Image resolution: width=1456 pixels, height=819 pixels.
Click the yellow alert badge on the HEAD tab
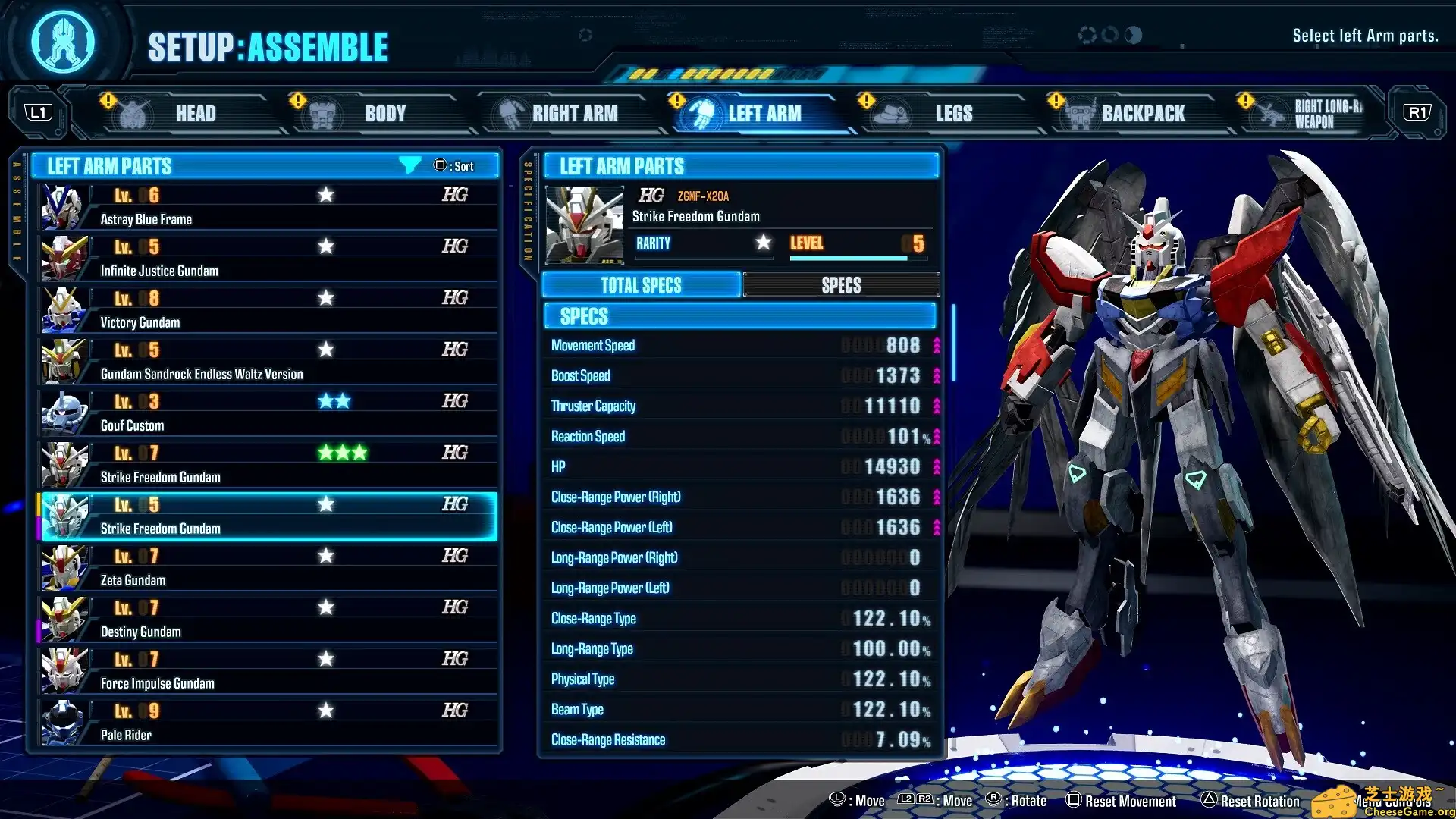108,99
